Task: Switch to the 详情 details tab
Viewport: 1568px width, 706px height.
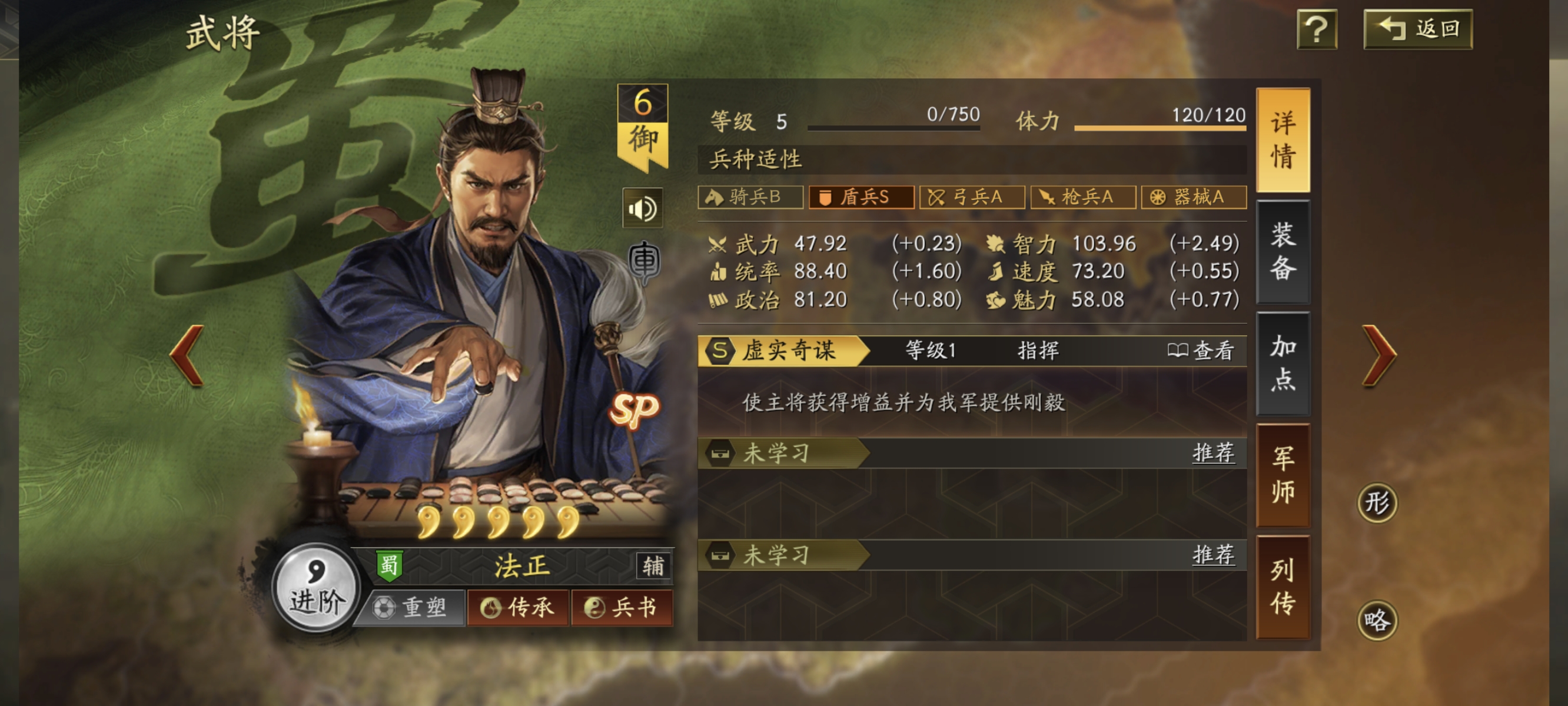Action: [1283, 140]
